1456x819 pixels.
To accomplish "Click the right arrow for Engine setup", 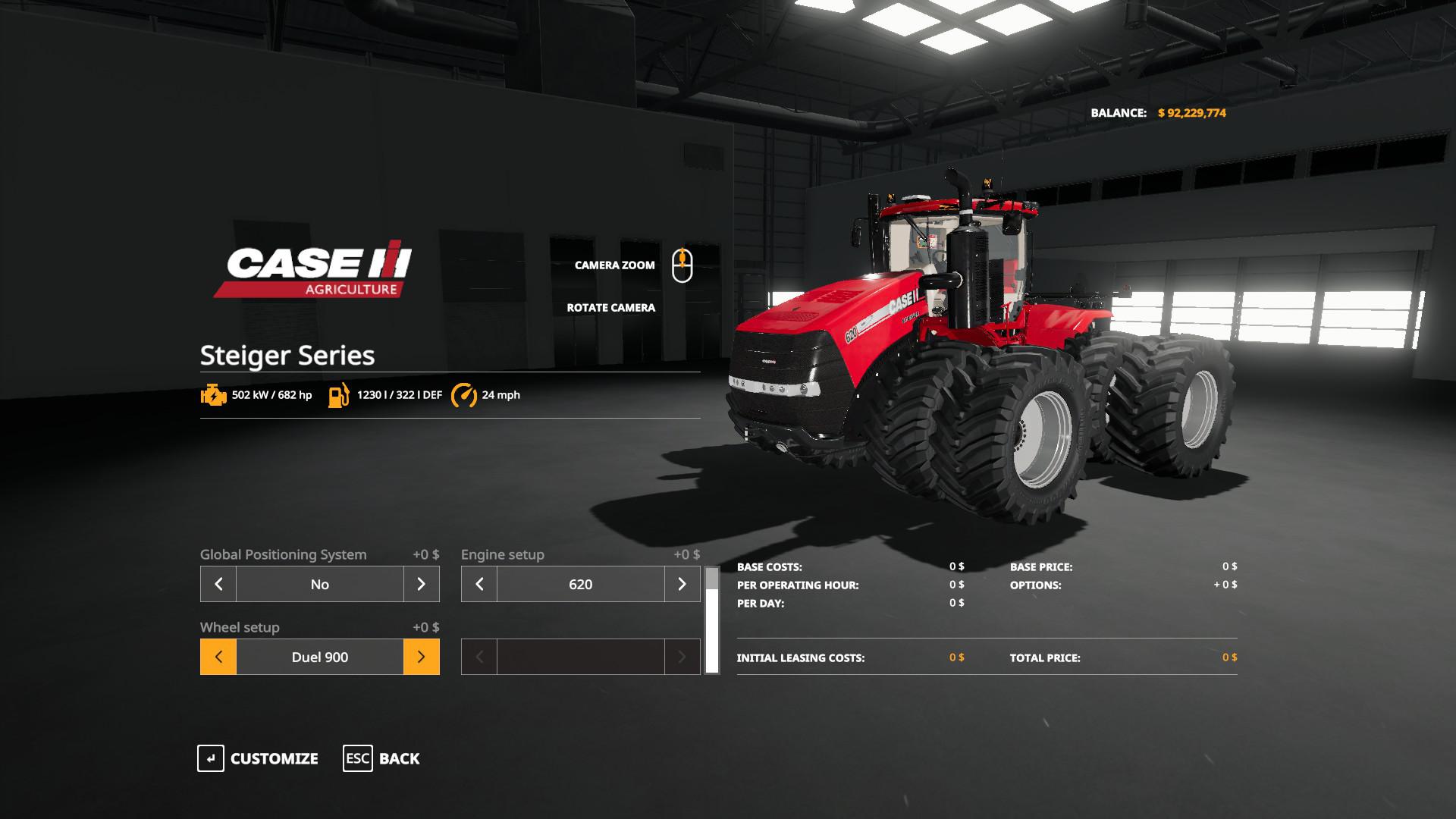I will (682, 584).
